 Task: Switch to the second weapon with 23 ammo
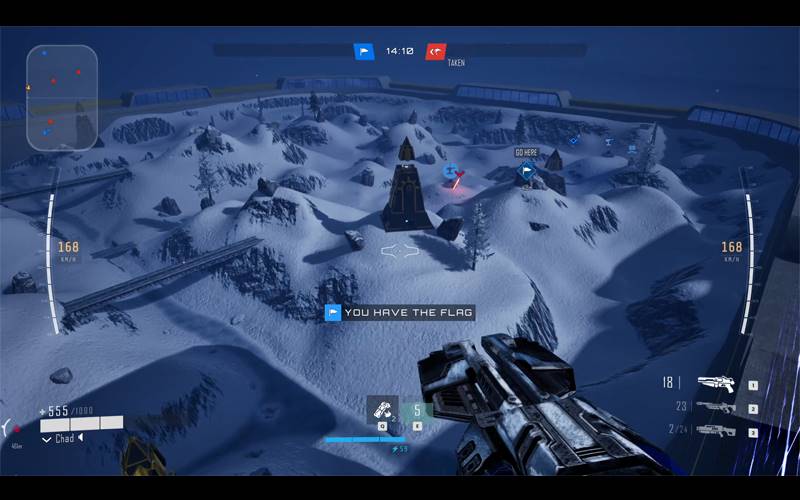(716, 407)
